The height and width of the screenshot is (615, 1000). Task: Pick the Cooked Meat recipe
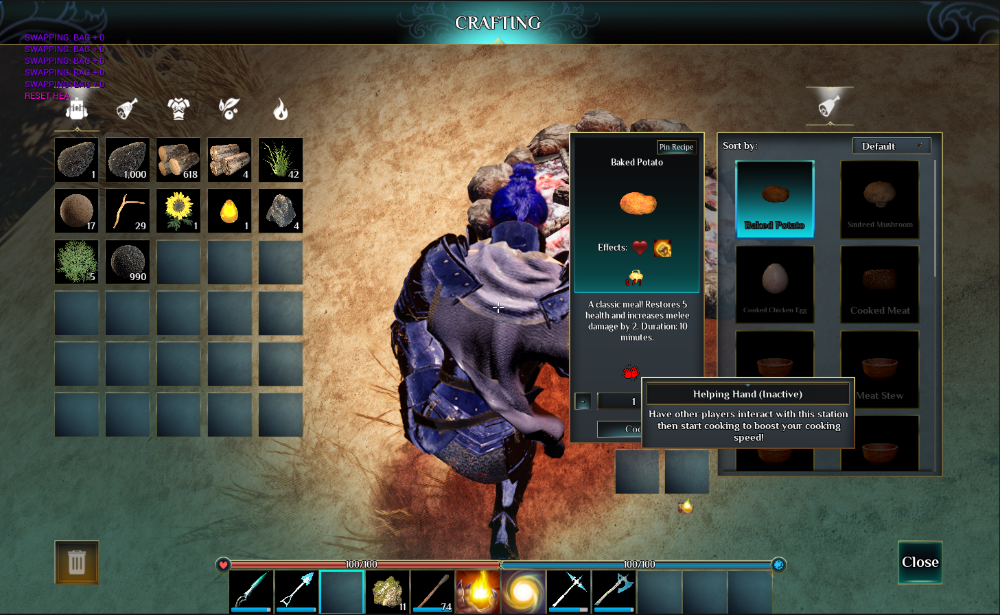pyautogui.click(x=880, y=283)
